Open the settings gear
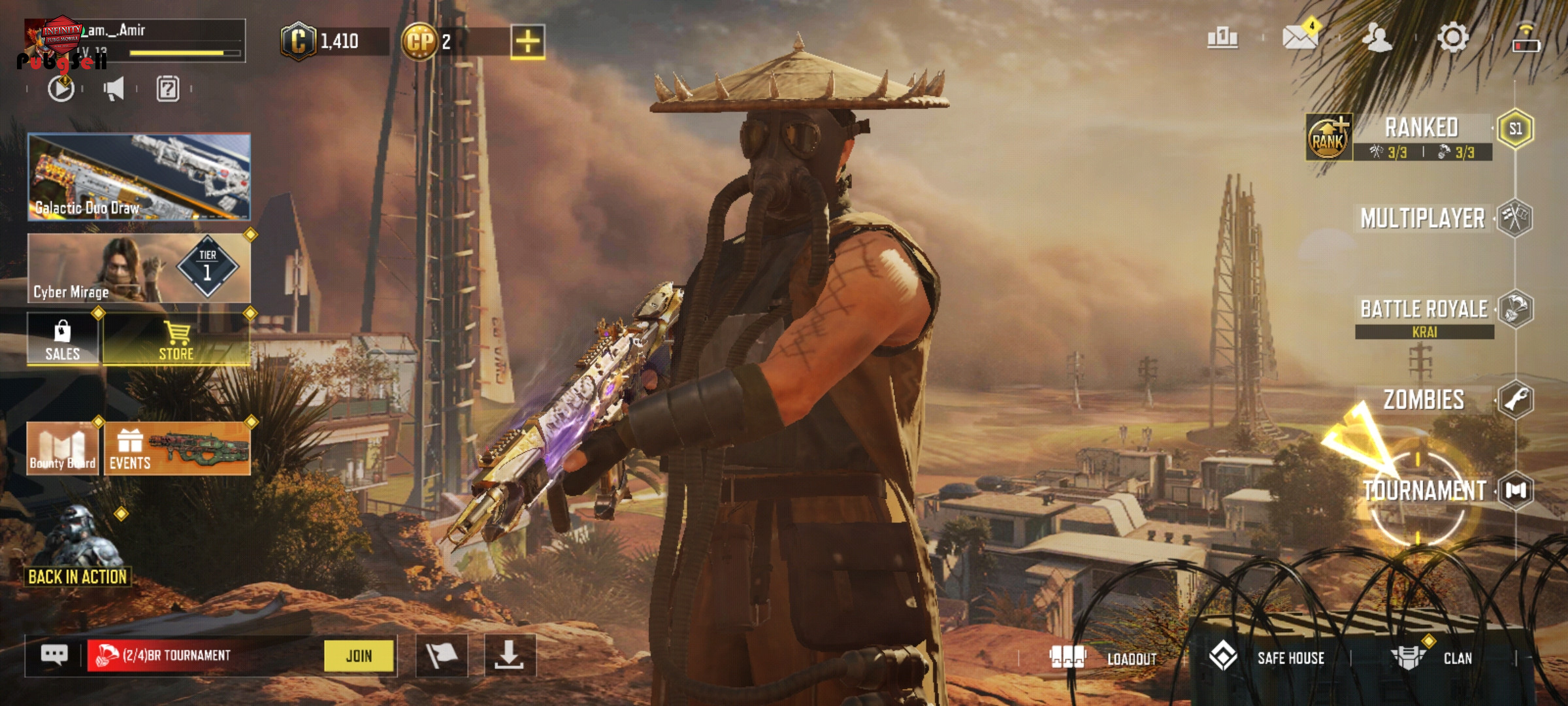The width and height of the screenshot is (1568, 706). tap(1453, 37)
